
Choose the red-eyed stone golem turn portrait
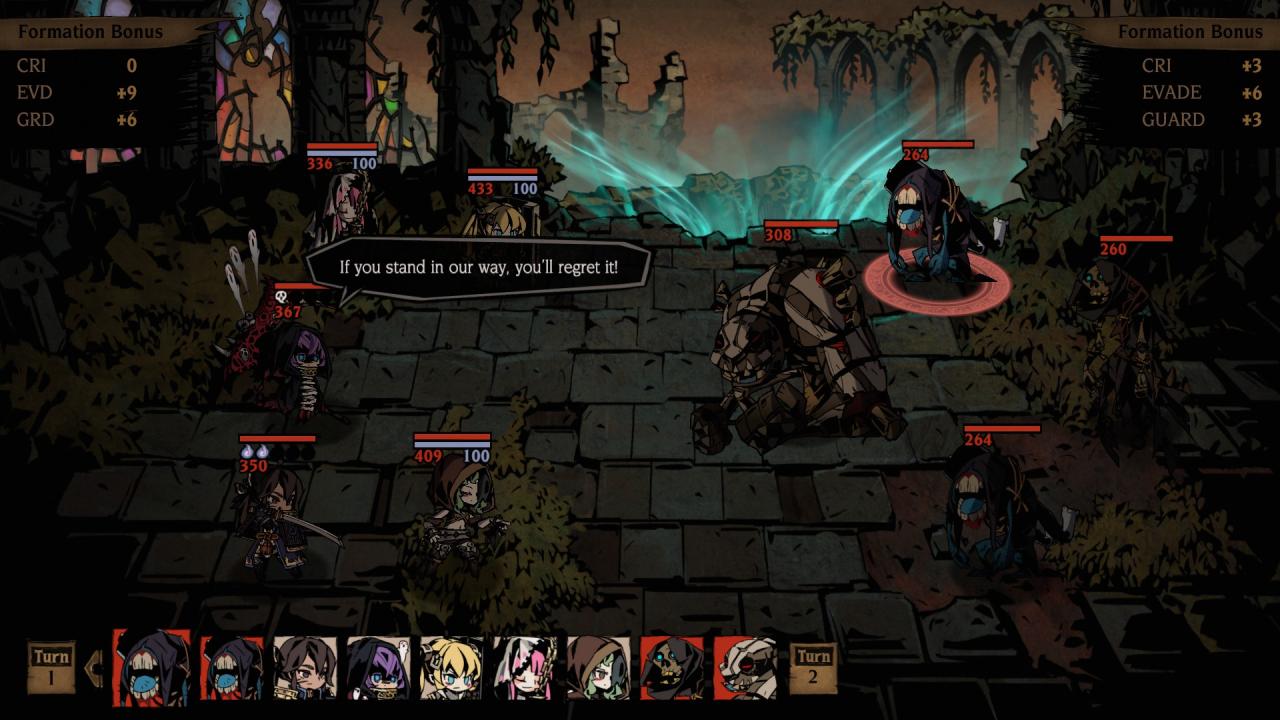click(745, 668)
